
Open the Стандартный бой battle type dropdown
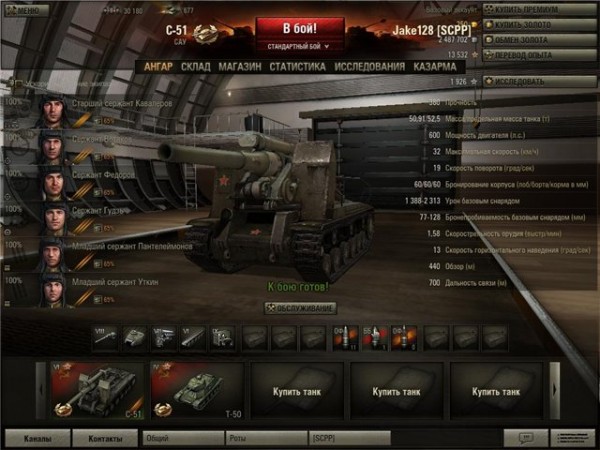coord(300,46)
